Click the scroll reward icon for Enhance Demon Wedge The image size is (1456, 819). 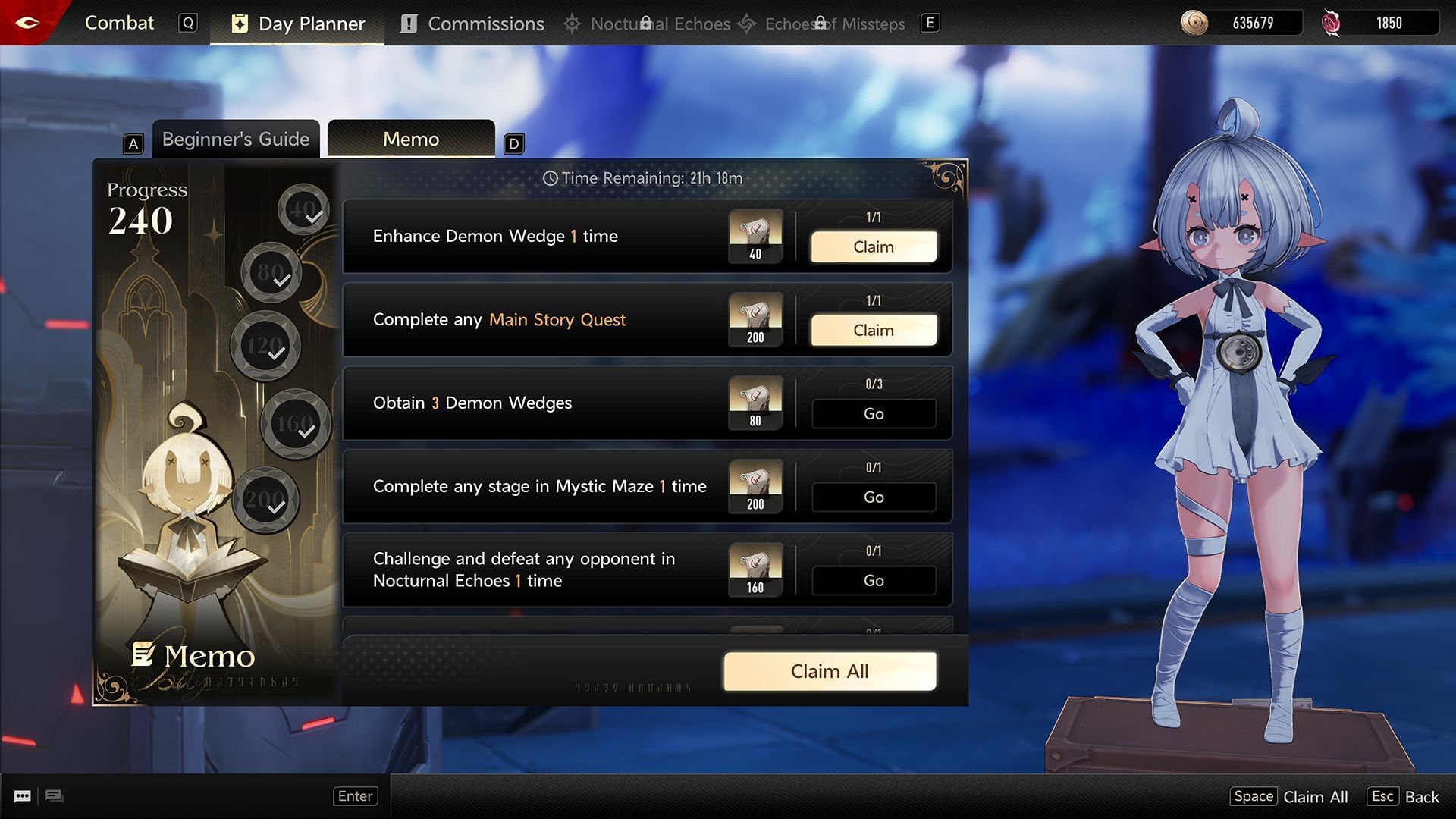pos(755,236)
